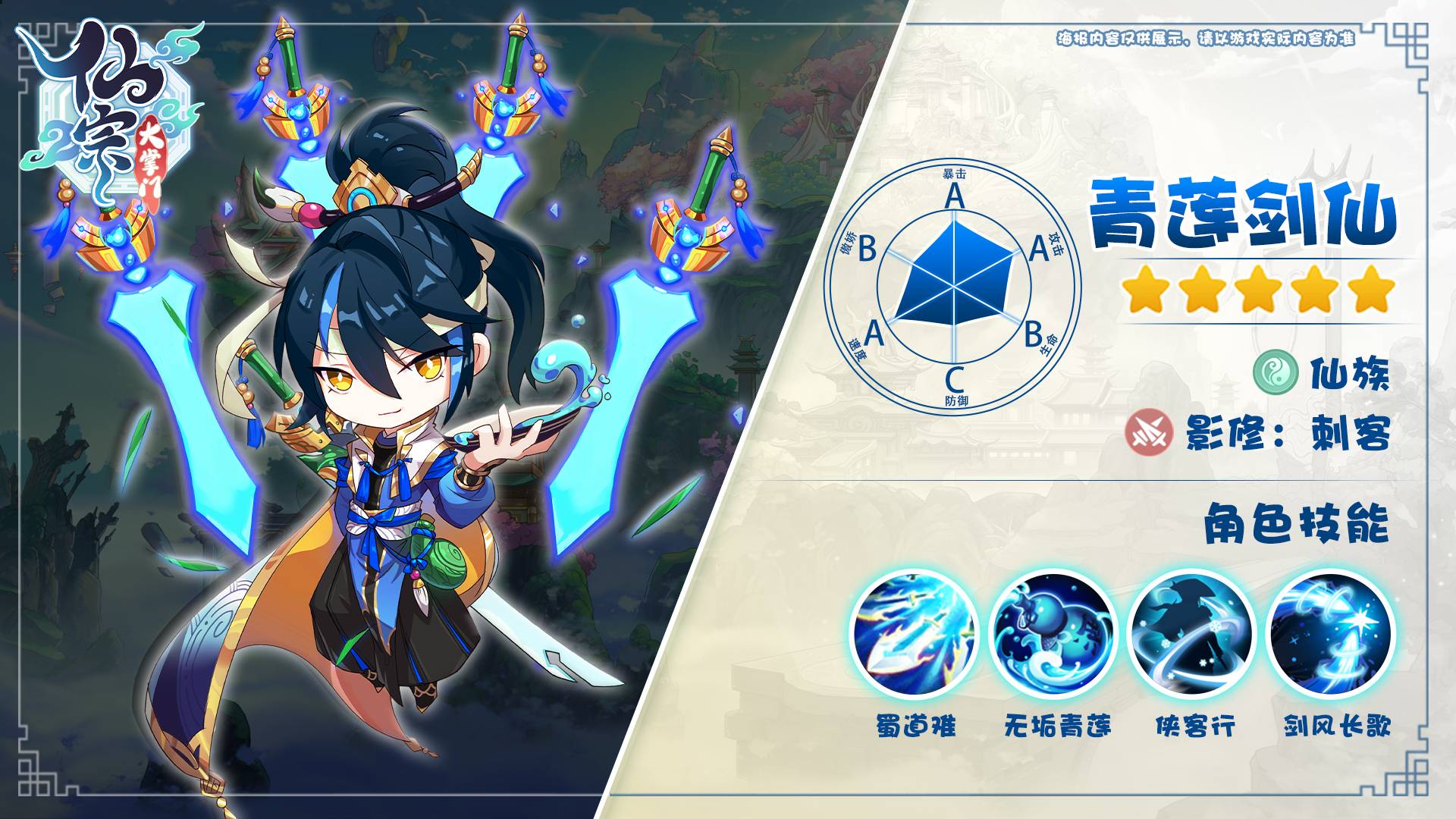Open the 侠客行 skill icon
1456x819 pixels.
(1193, 634)
